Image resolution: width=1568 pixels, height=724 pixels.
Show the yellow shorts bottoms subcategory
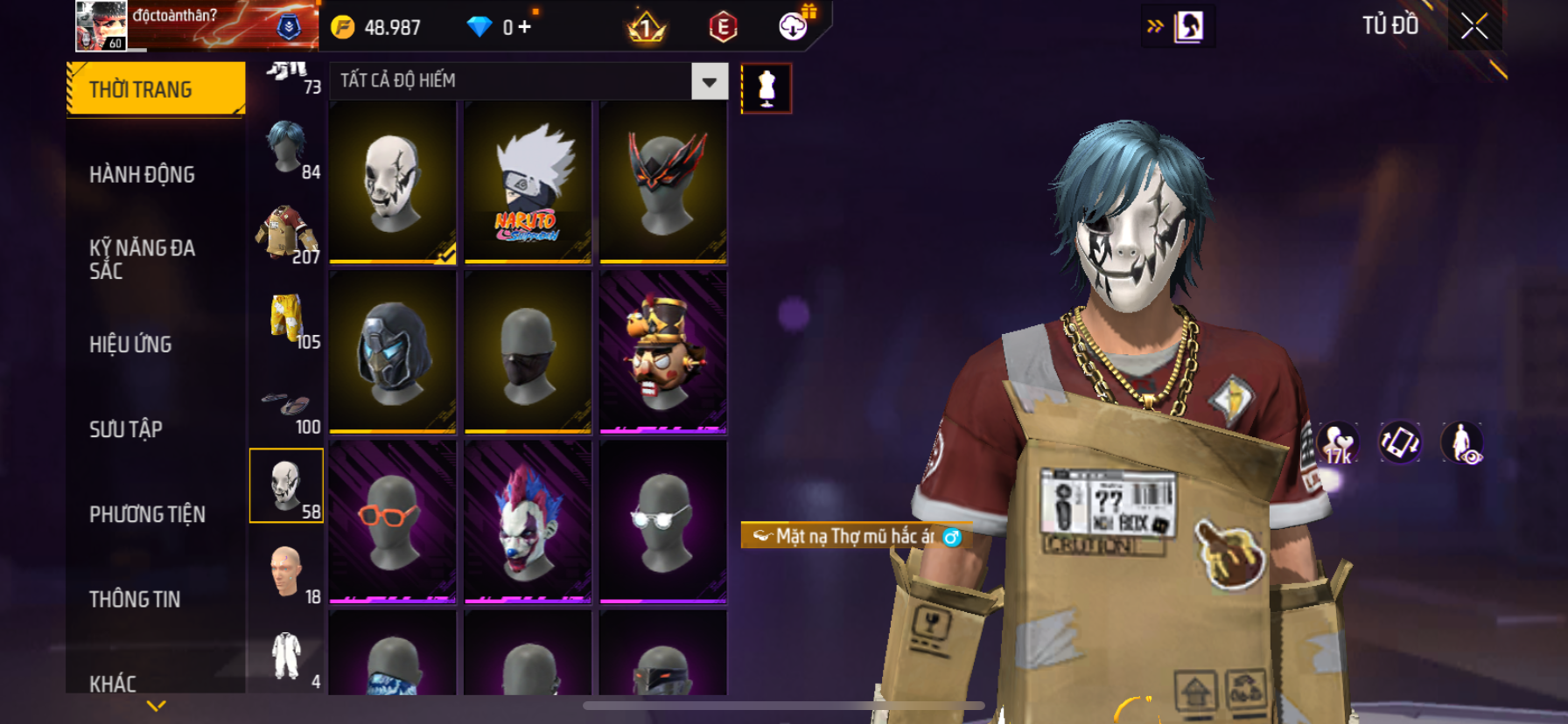[x=287, y=318]
